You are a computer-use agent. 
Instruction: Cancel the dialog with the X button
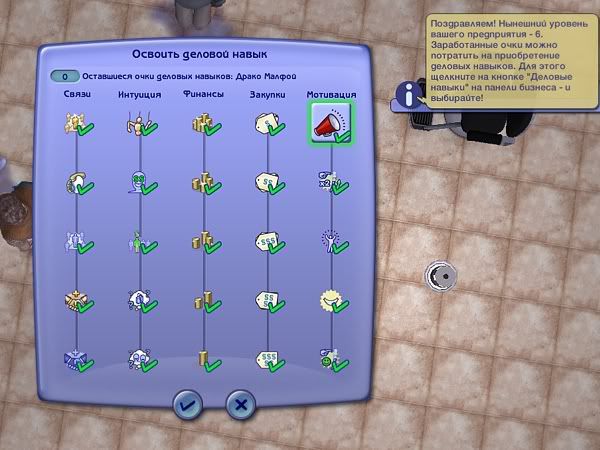click(240, 404)
